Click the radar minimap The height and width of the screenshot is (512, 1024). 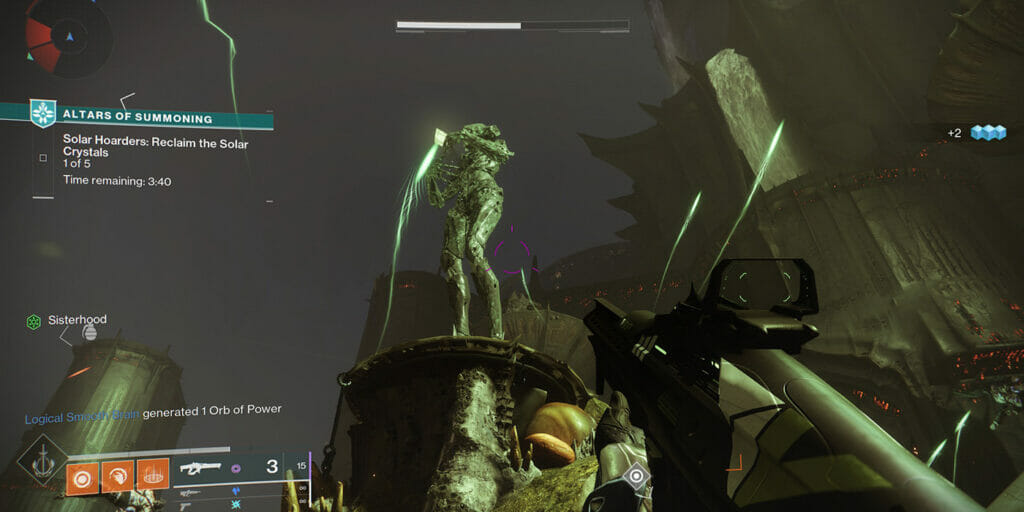click(68, 37)
